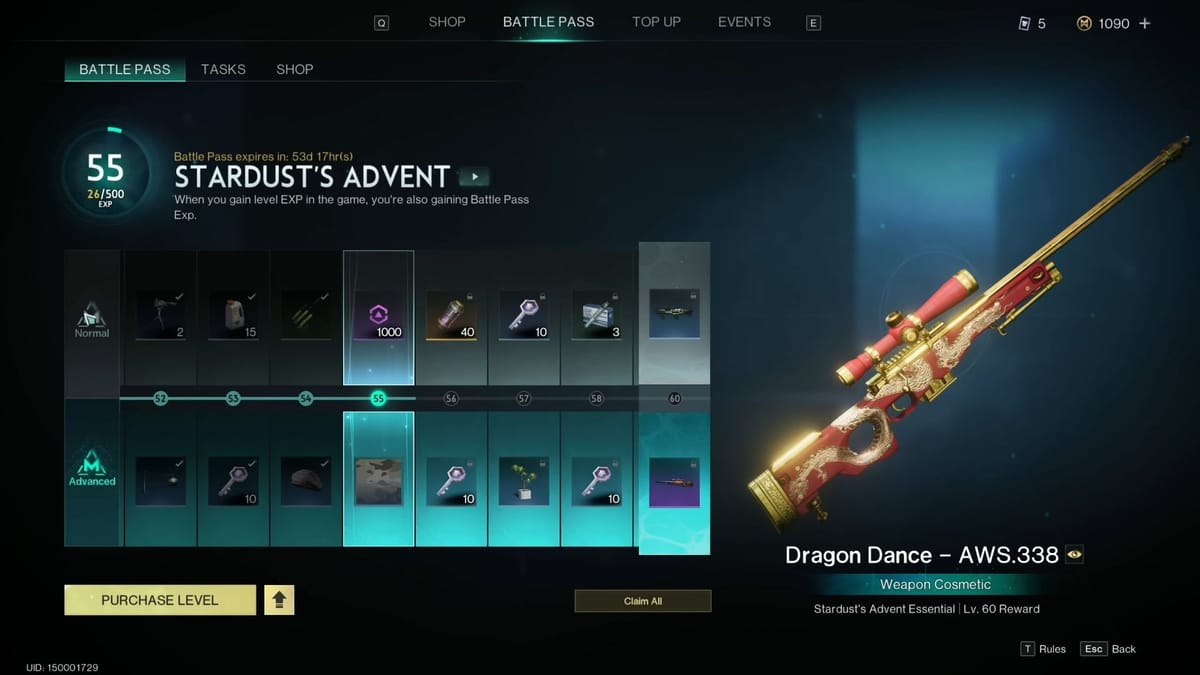Select the level 53 normal backpack reward
Screen dimensions: 1200x675
tap(233, 316)
